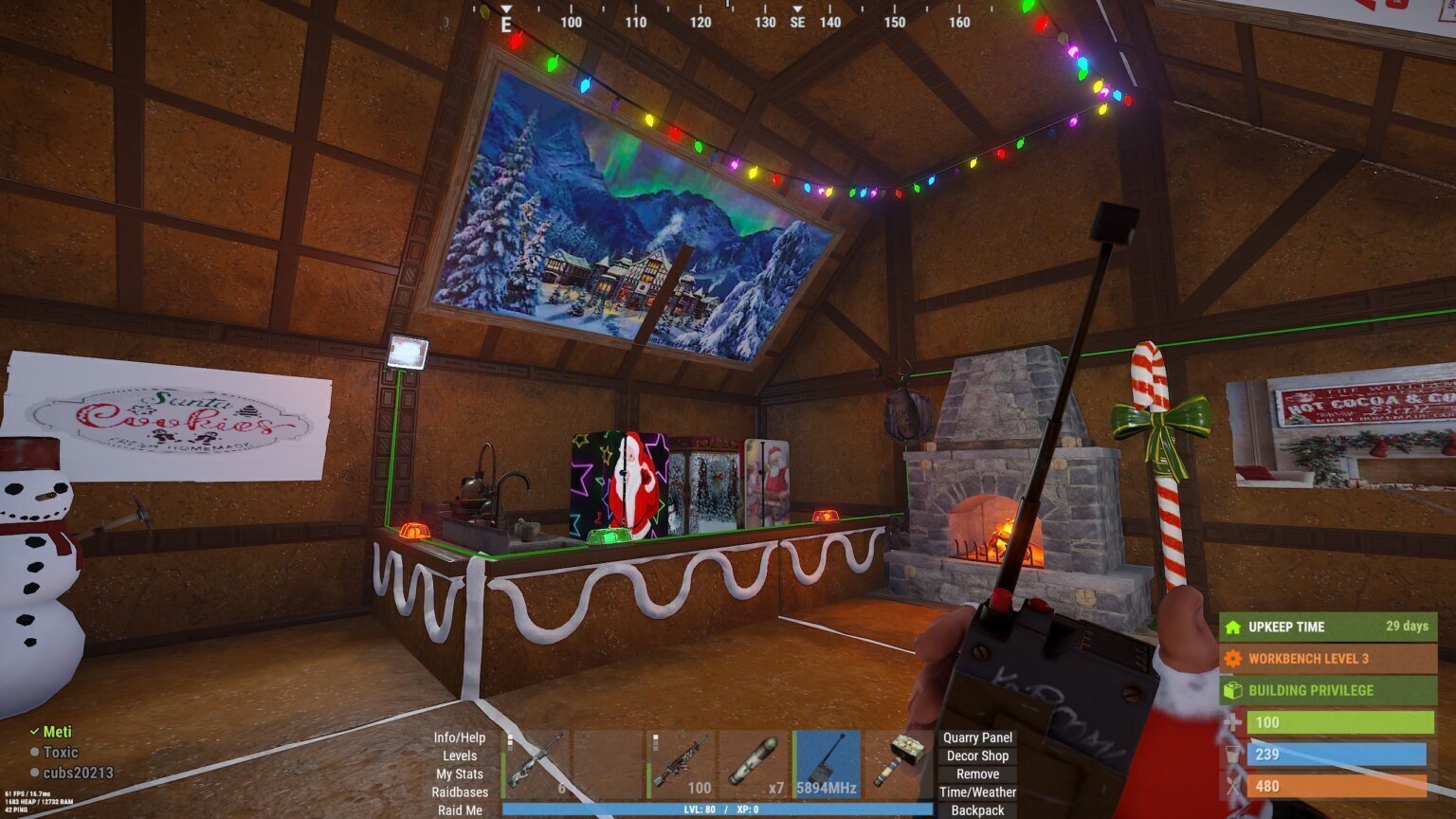Toggle teammate cubs20213's status indicator
This screenshot has height=819, width=1456.
35,773
